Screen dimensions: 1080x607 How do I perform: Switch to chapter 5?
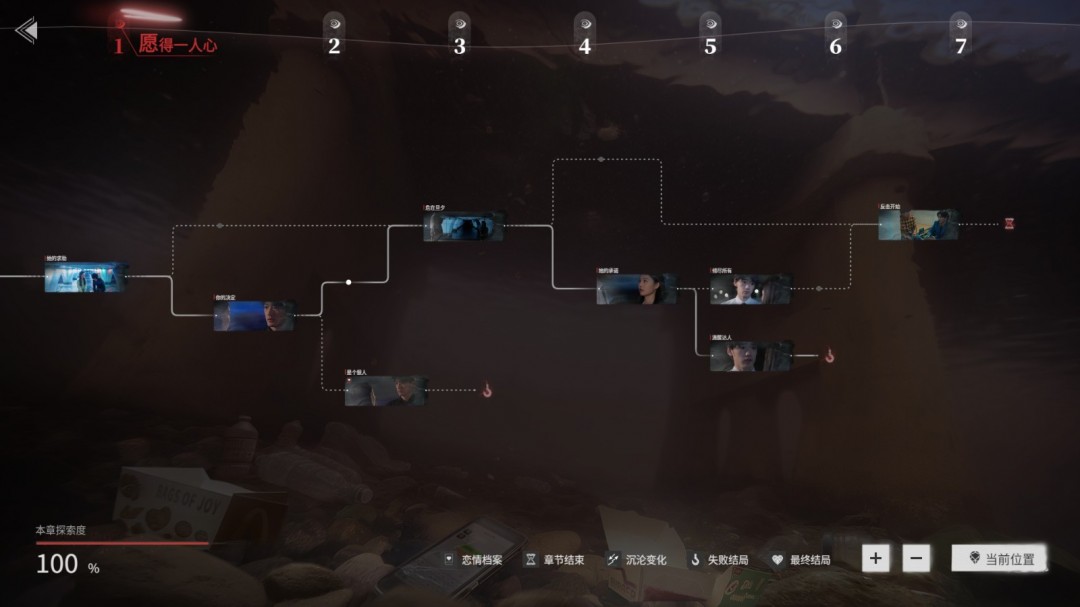click(710, 45)
